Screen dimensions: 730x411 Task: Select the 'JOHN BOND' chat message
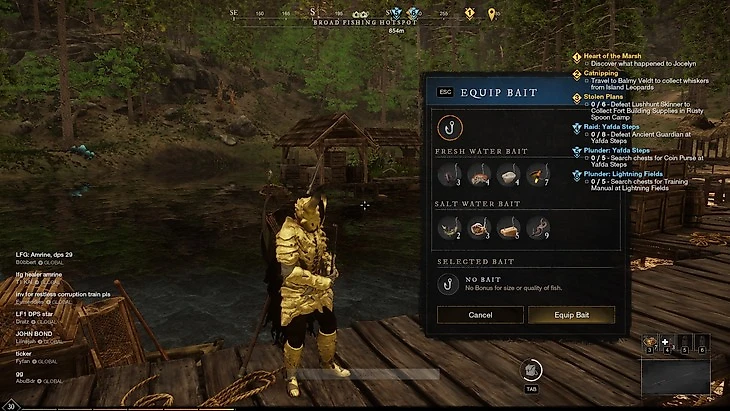click(x=33, y=334)
